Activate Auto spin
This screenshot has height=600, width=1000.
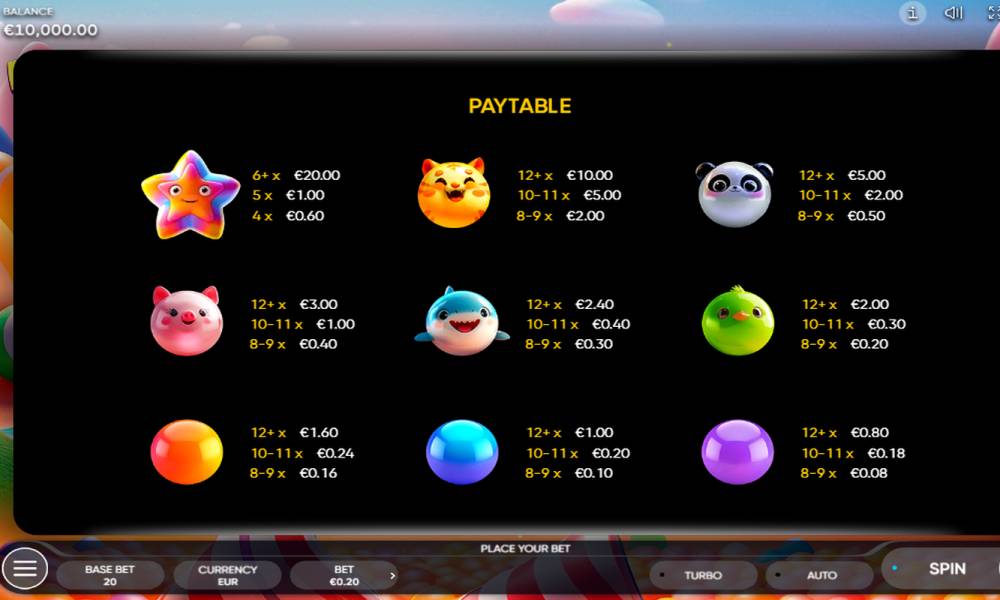[821, 575]
